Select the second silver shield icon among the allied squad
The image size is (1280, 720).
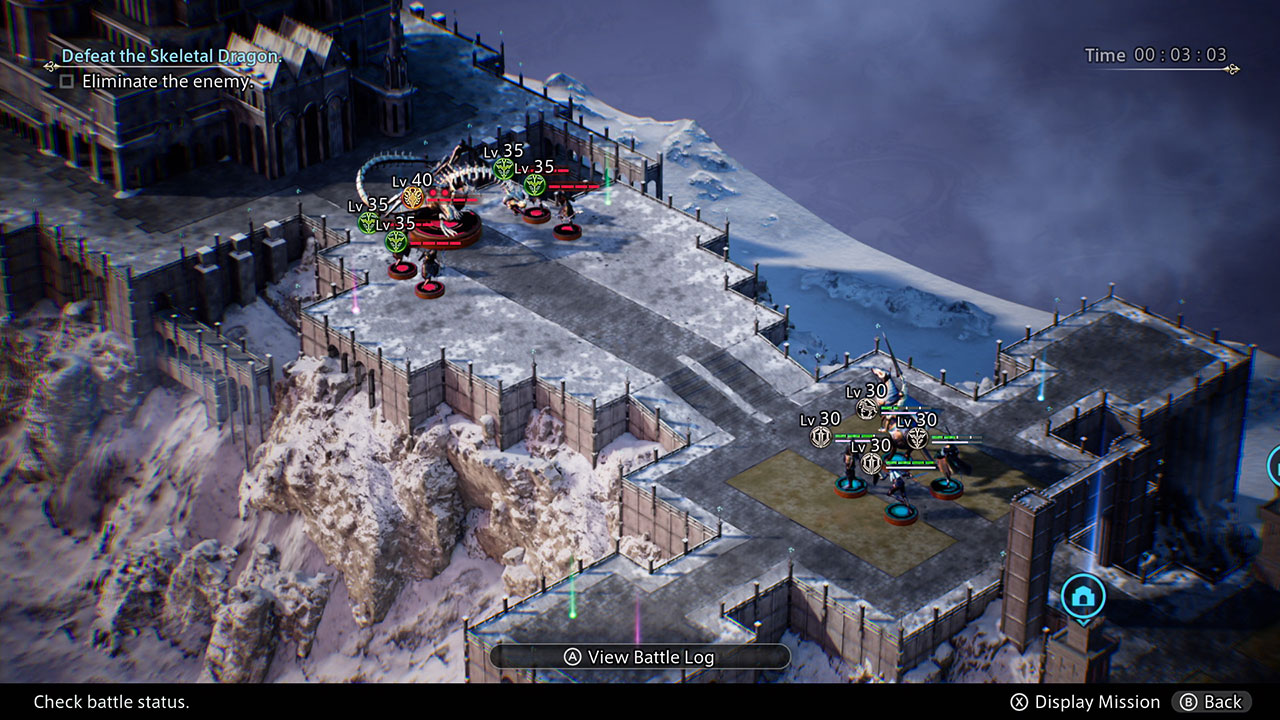pos(872,462)
